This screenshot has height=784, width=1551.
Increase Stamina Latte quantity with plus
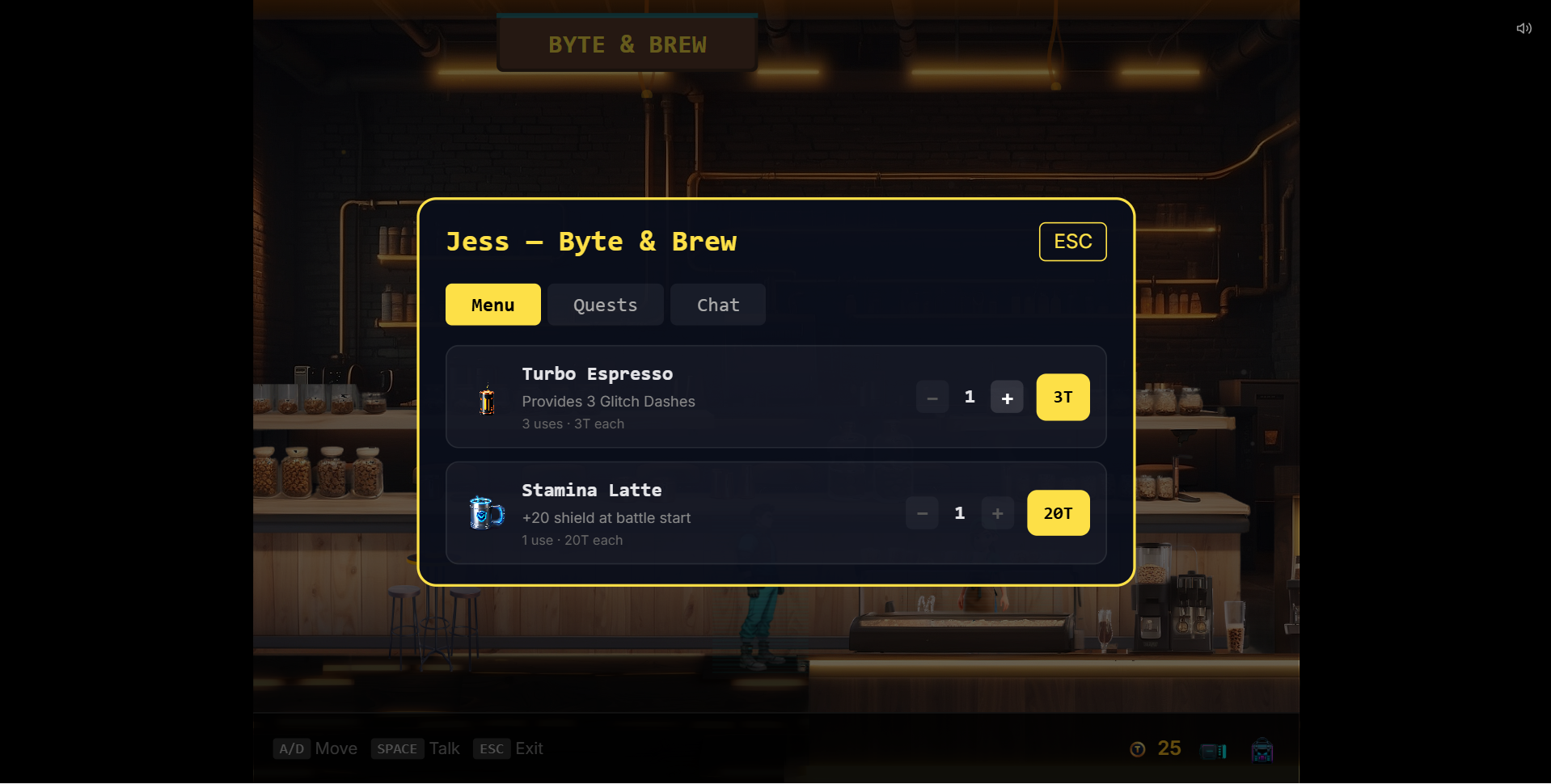tap(997, 513)
